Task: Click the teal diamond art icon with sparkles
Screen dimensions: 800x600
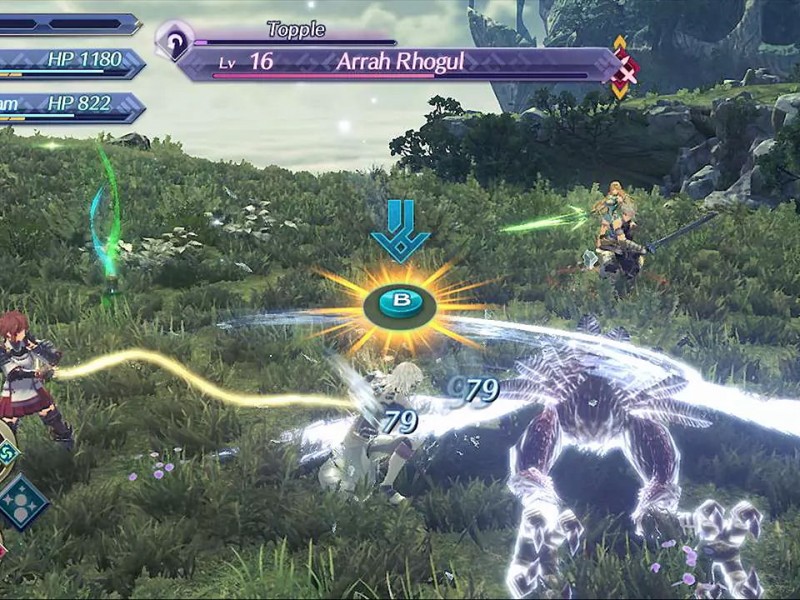Action: (23, 501)
